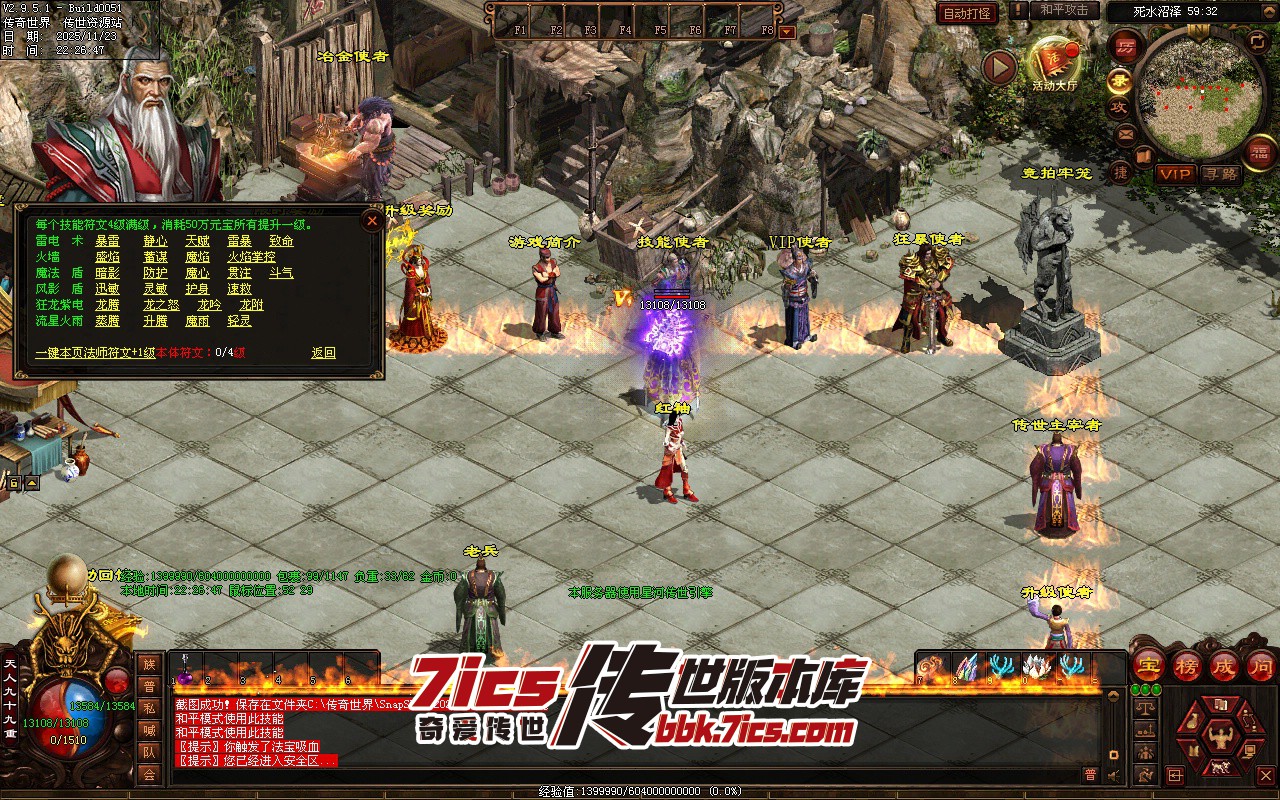Screen dimensions: 1280x800
Task: Activate 寻路 pathfinding
Action: [x=1220, y=174]
